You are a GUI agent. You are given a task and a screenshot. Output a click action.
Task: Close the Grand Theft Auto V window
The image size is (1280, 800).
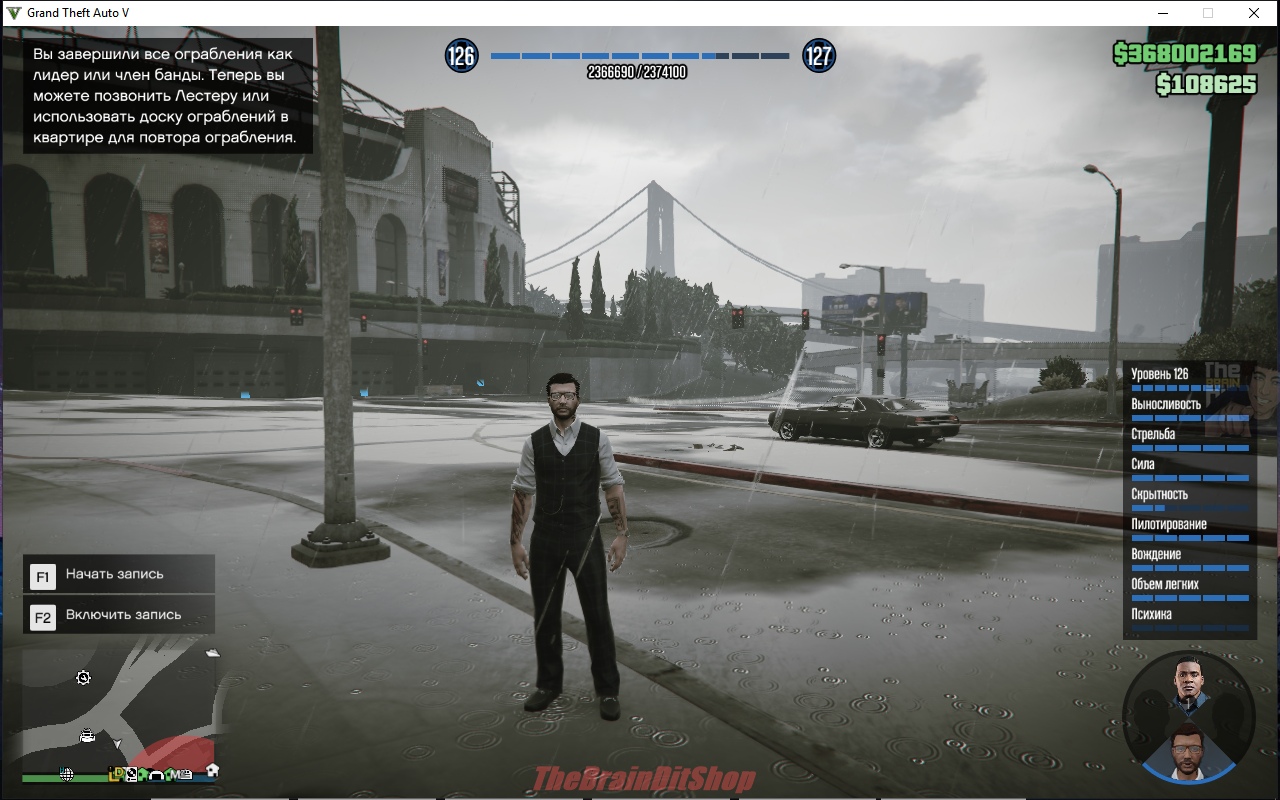click(1253, 13)
